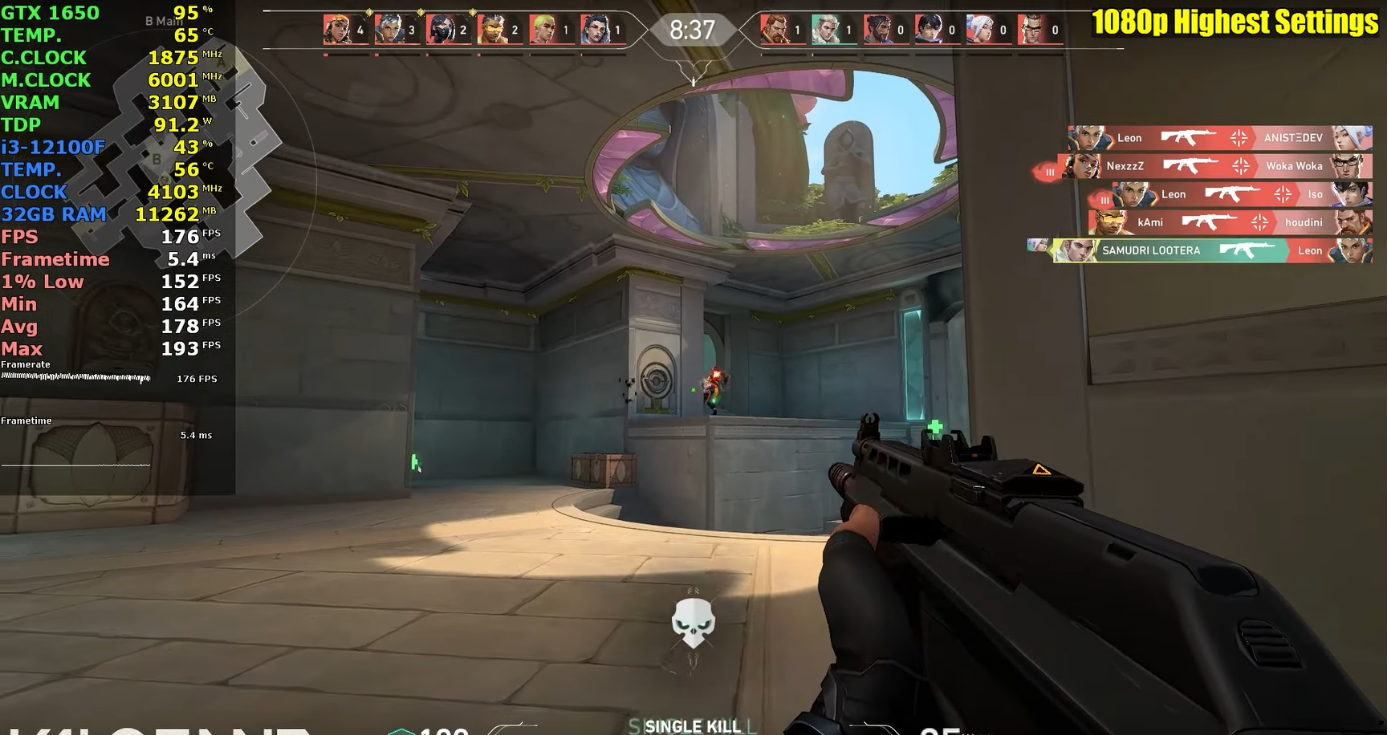This screenshot has width=1389, height=735.
Task: Select the NexzzZ eliminated Woka Woka kill entry
Action: pyautogui.click(x=1214, y=166)
